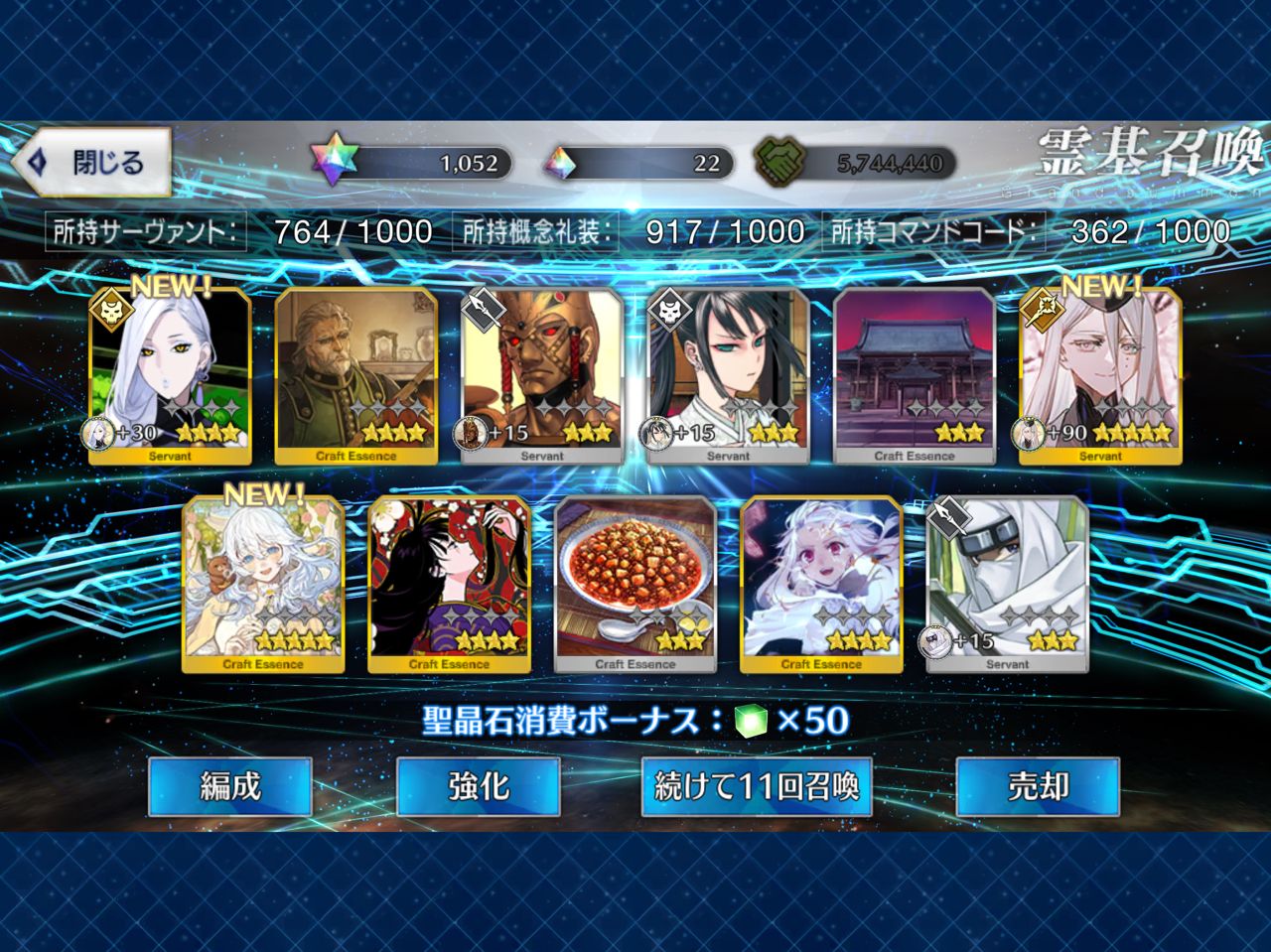
Task: View the temple building craft essence
Action: [x=915, y=377]
